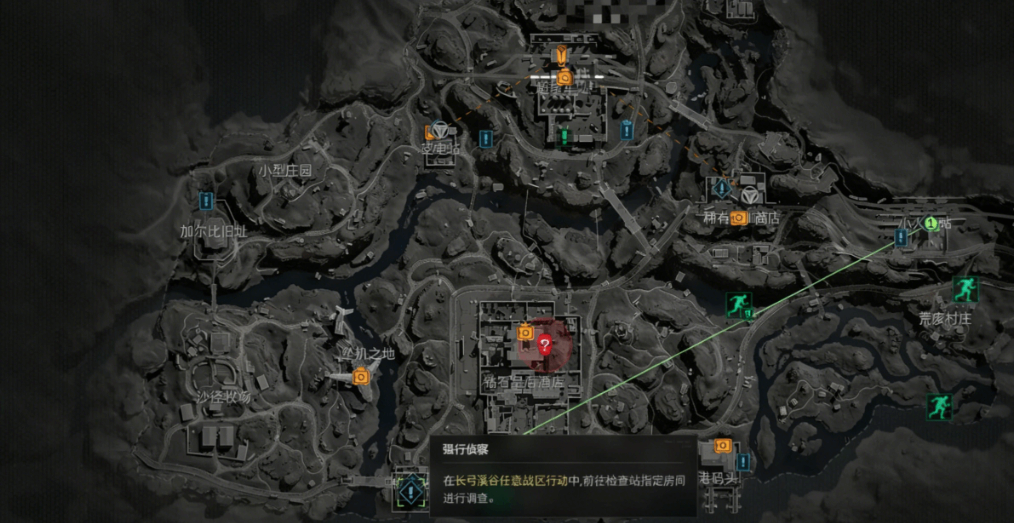1014x523 pixels.
Task: Select the blue marker above 加尔比旧址
Action: [x=208, y=201]
